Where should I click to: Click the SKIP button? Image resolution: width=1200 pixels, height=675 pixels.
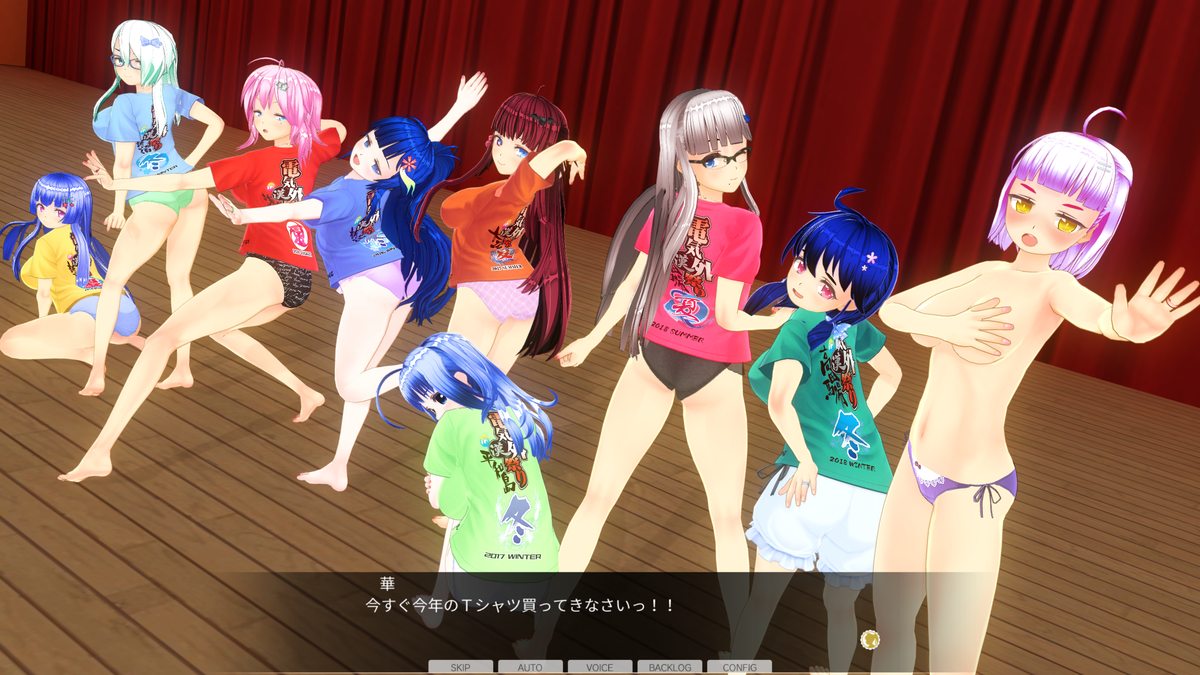(460, 667)
